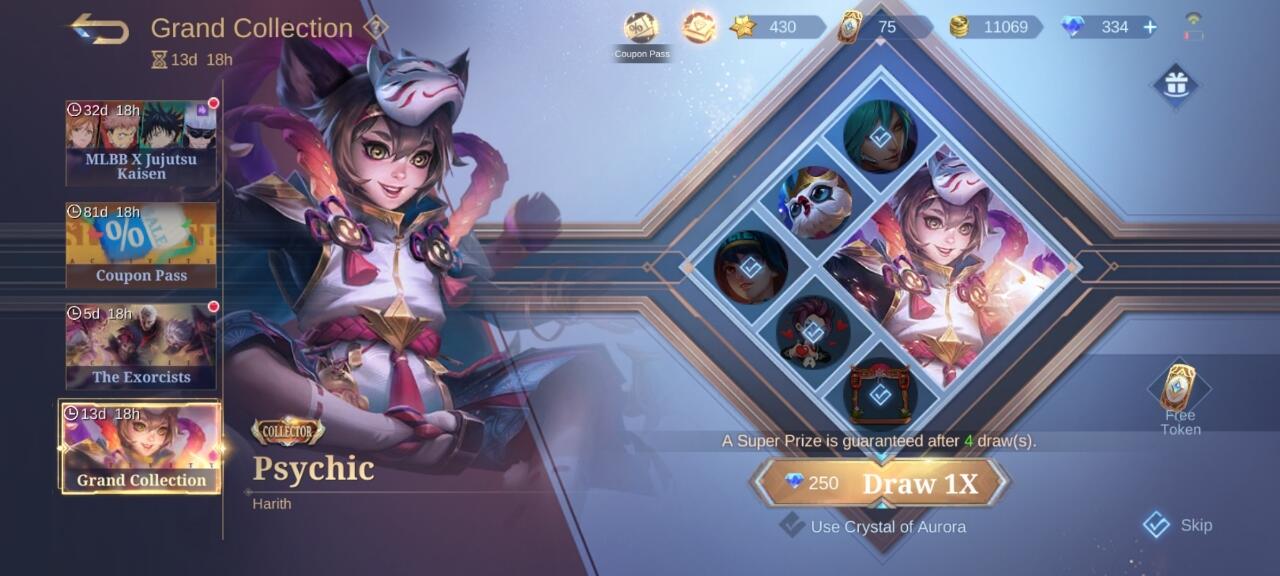Switch to MLBB X Jujutsu Kaisen event
This screenshot has width=1280, height=576.
pos(141,142)
